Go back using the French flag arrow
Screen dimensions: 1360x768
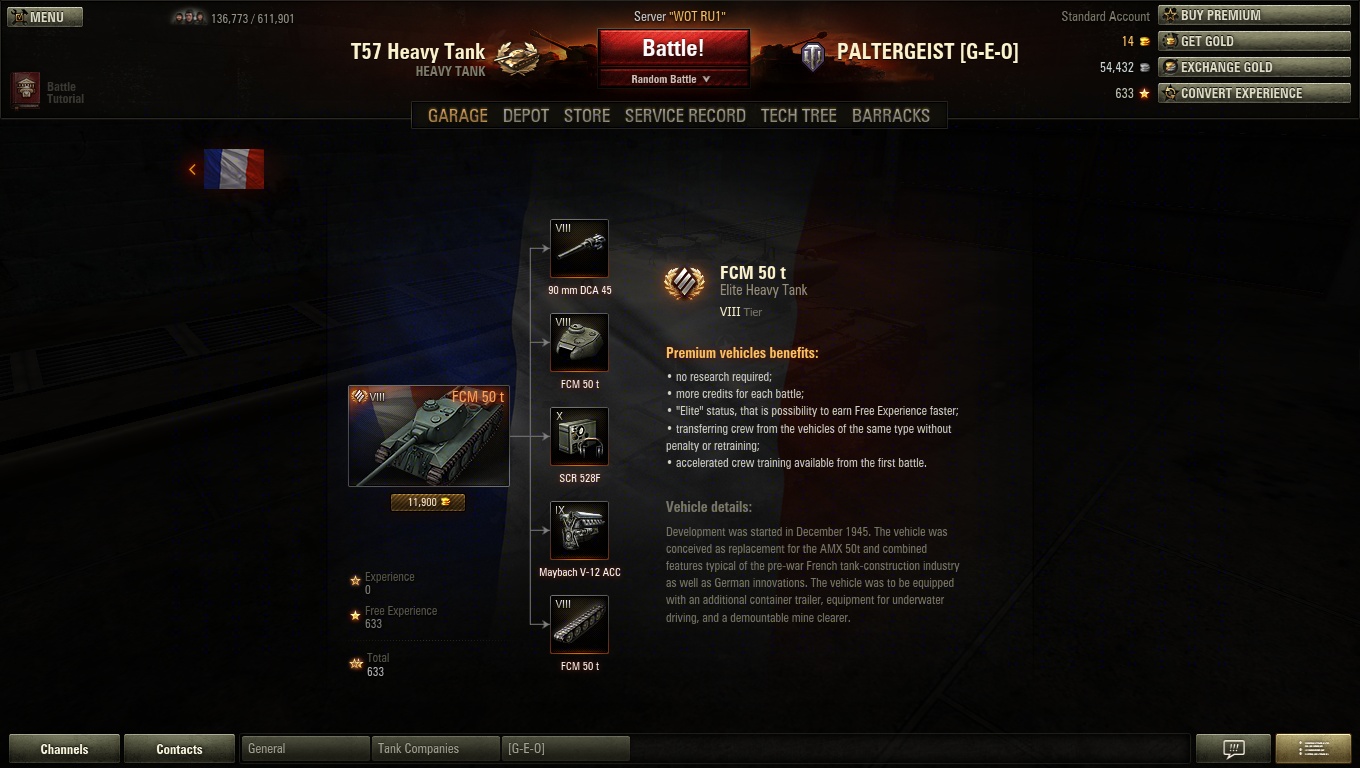(193, 170)
